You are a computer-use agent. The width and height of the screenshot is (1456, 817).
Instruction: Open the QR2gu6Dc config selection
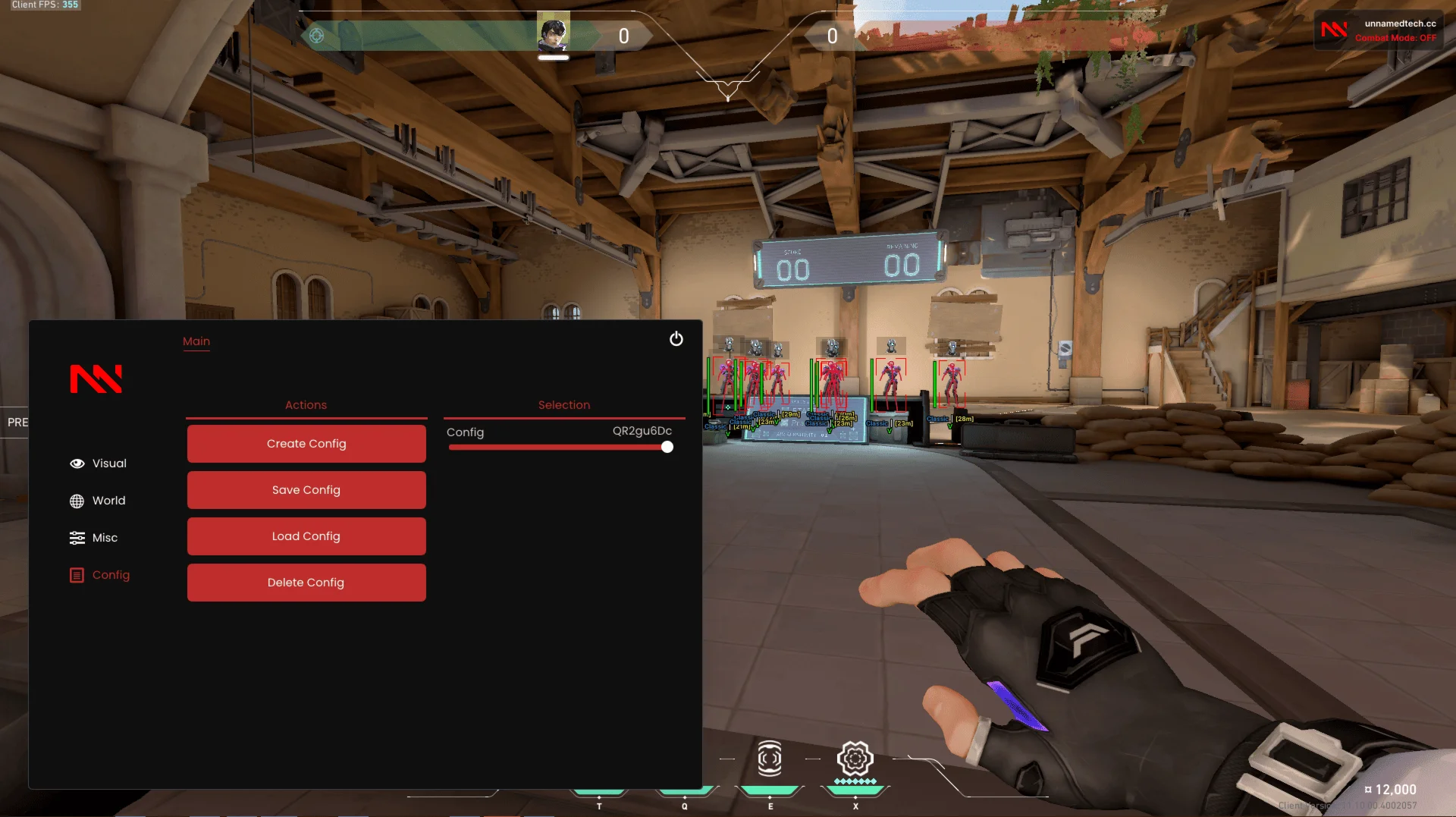642,432
